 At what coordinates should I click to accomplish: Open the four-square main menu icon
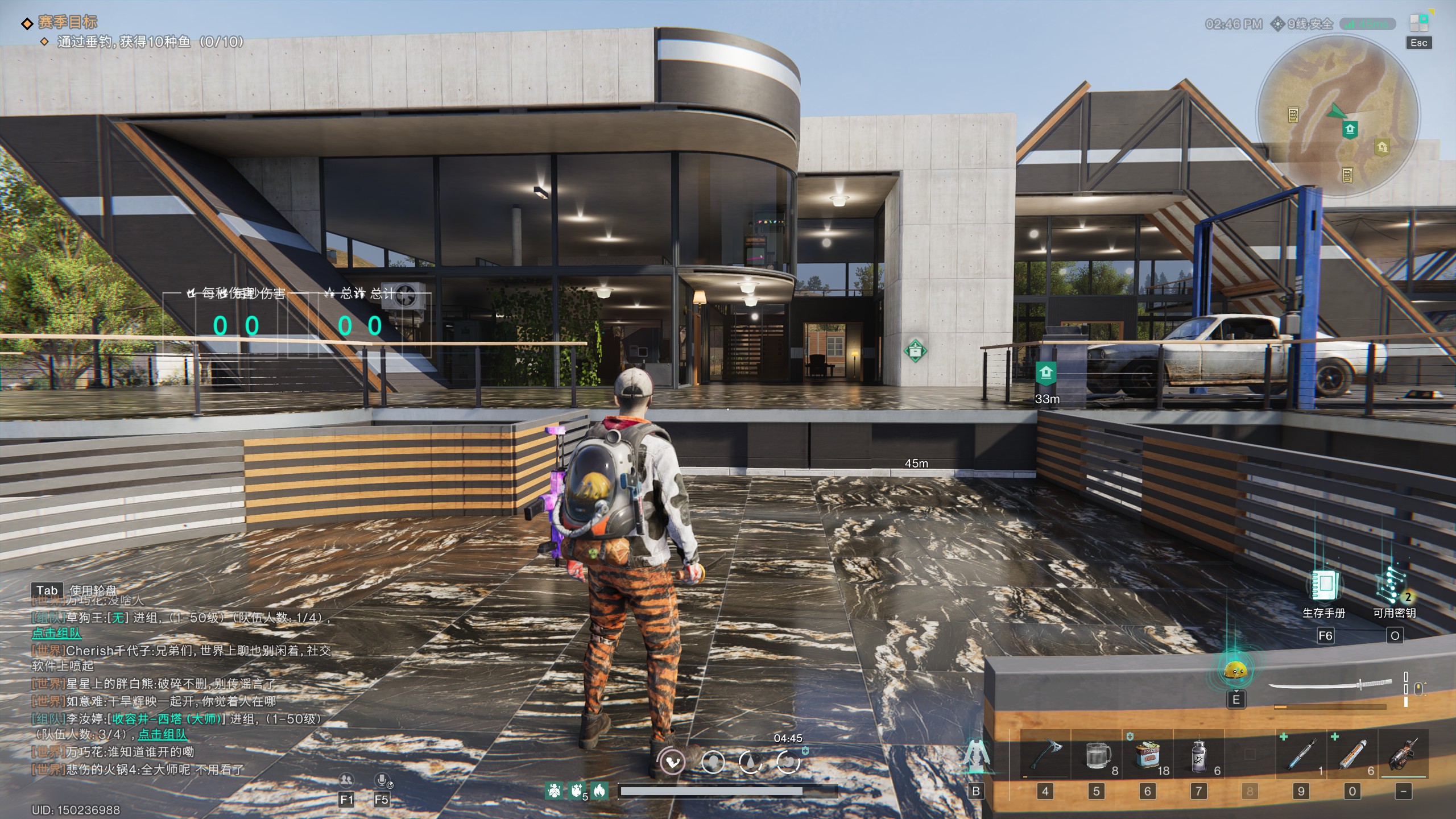tap(1418, 23)
